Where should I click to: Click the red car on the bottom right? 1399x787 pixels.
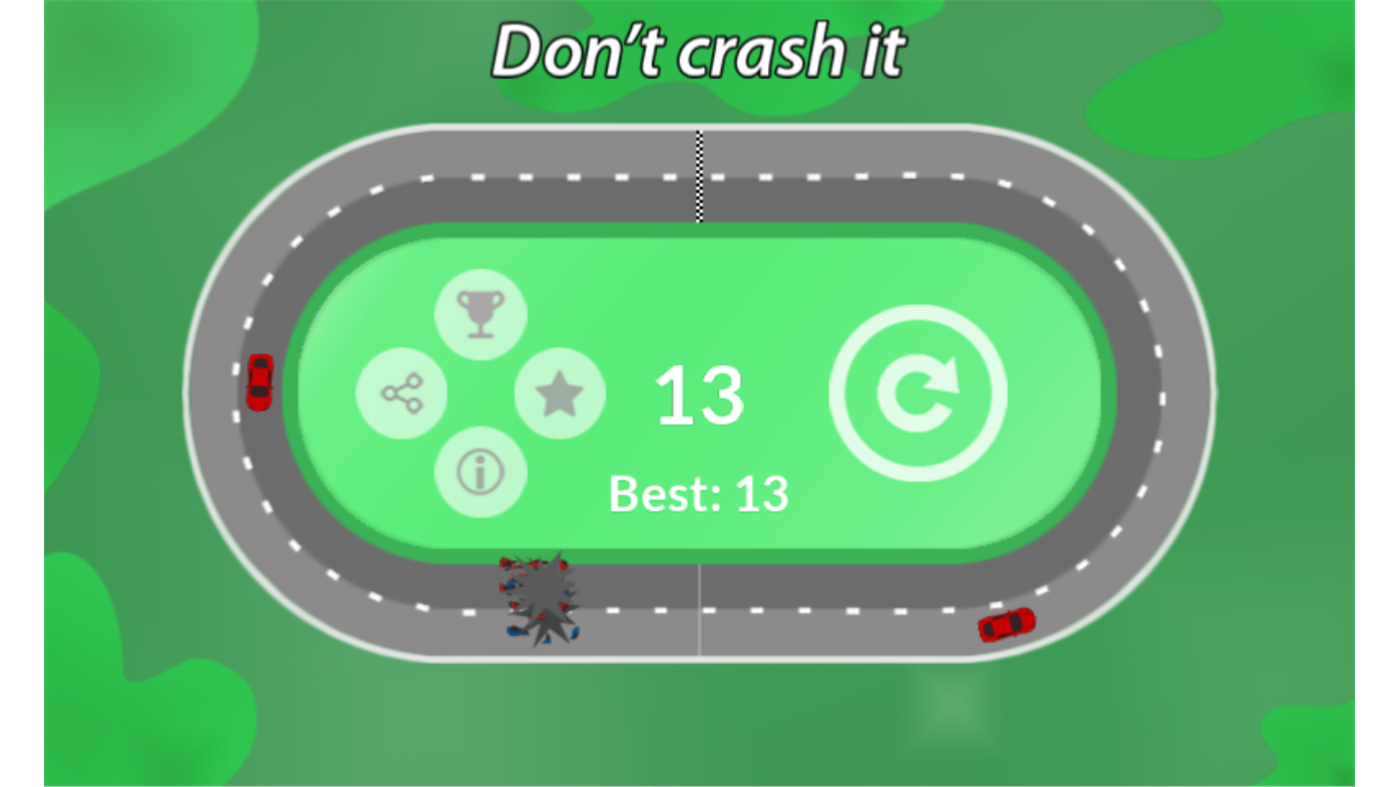point(1005,627)
